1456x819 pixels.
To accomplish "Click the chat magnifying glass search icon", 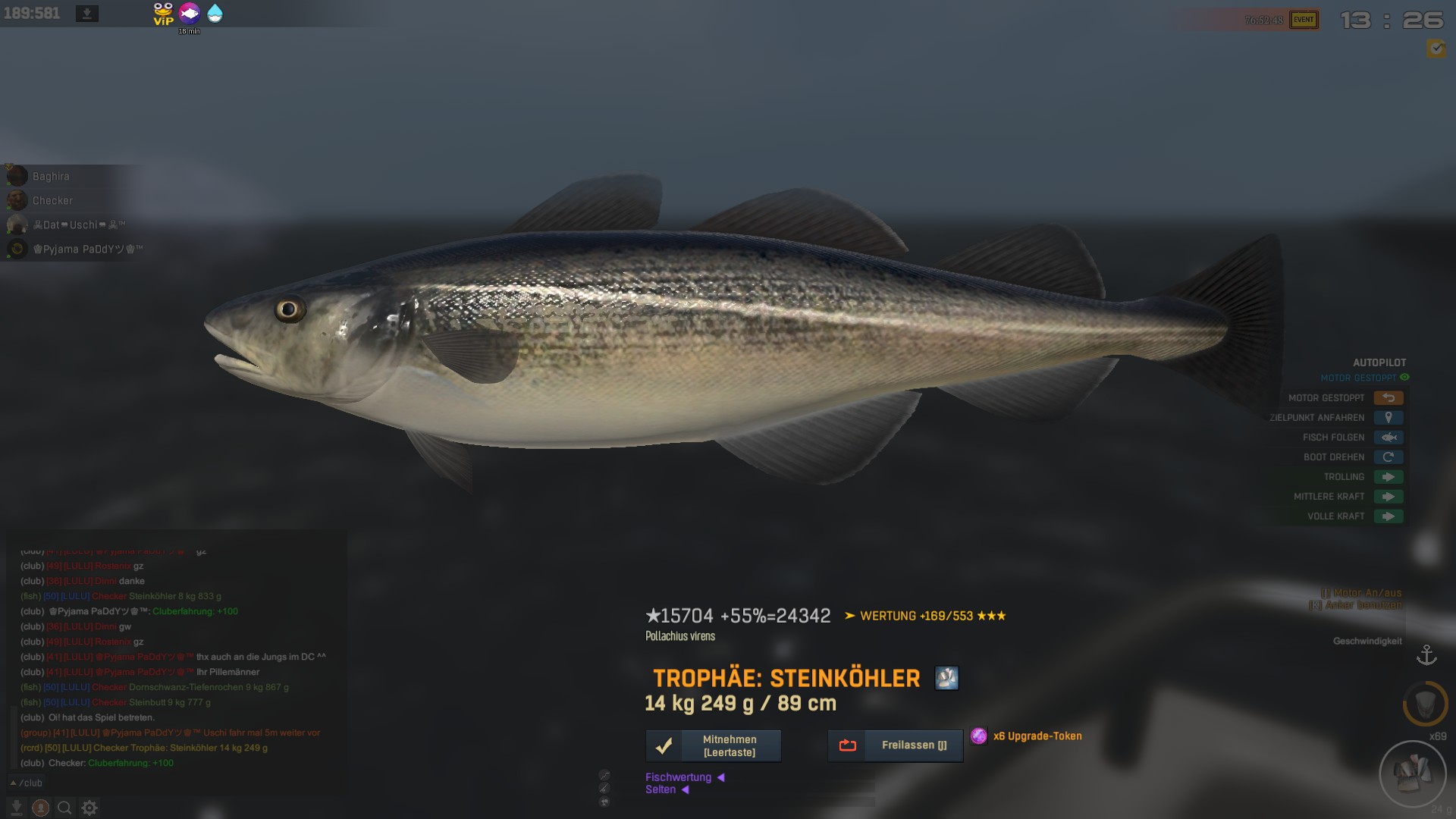I will click(64, 808).
